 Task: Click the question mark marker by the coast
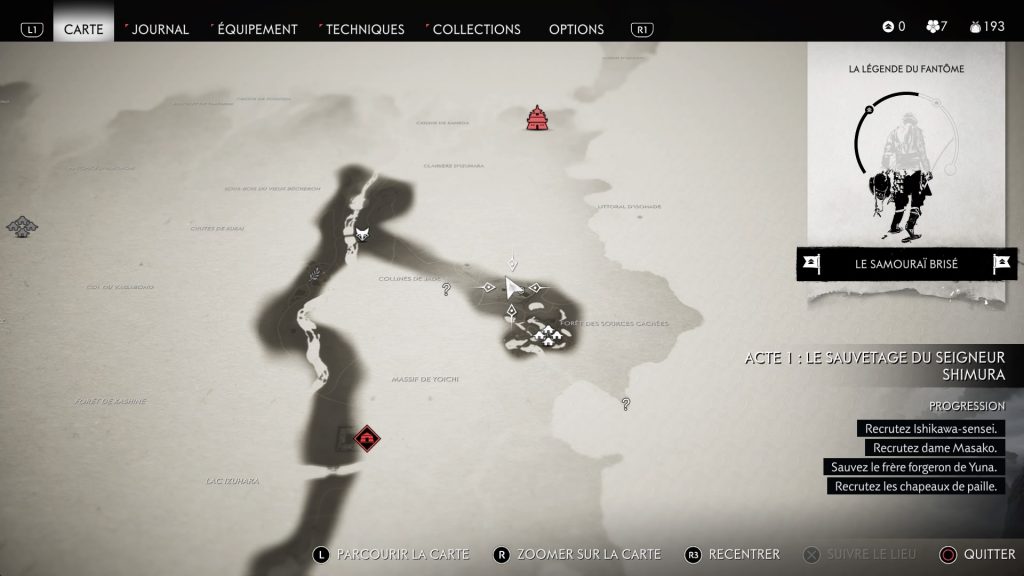pyautogui.click(x=626, y=404)
